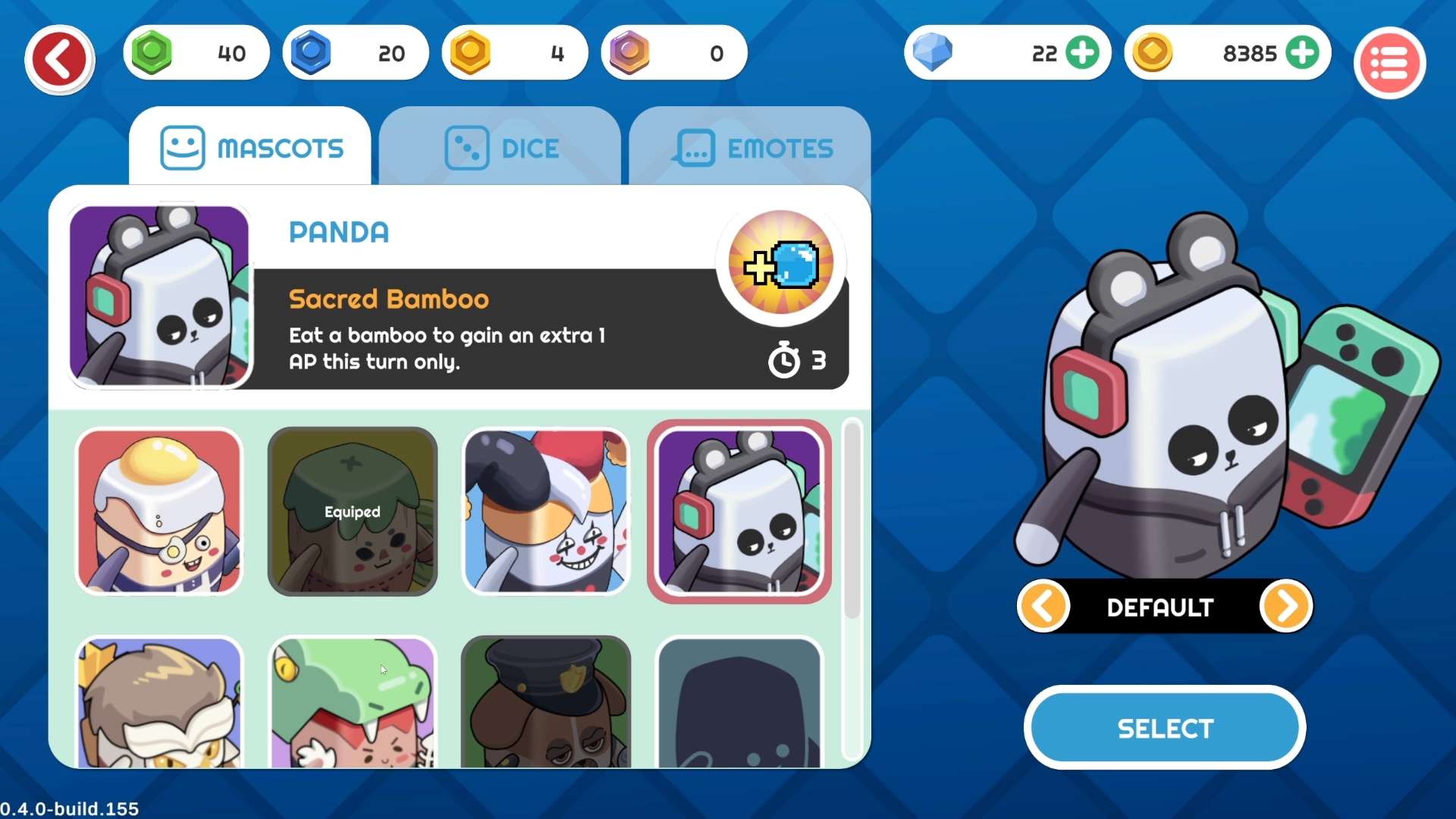Screen dimensions: 1456x819
Task: Click the diamond icon in the gem counter
Action: [x=934, y=53]
